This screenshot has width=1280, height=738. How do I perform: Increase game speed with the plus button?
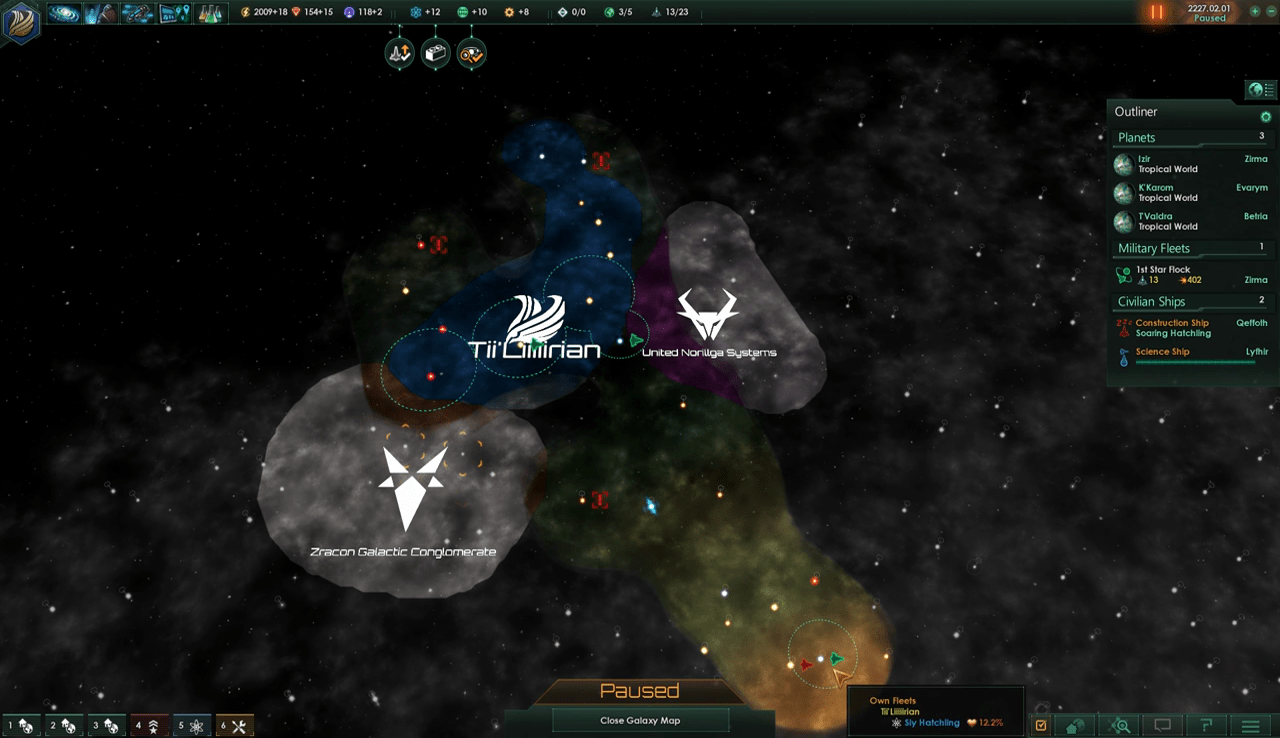[1255, 12]
